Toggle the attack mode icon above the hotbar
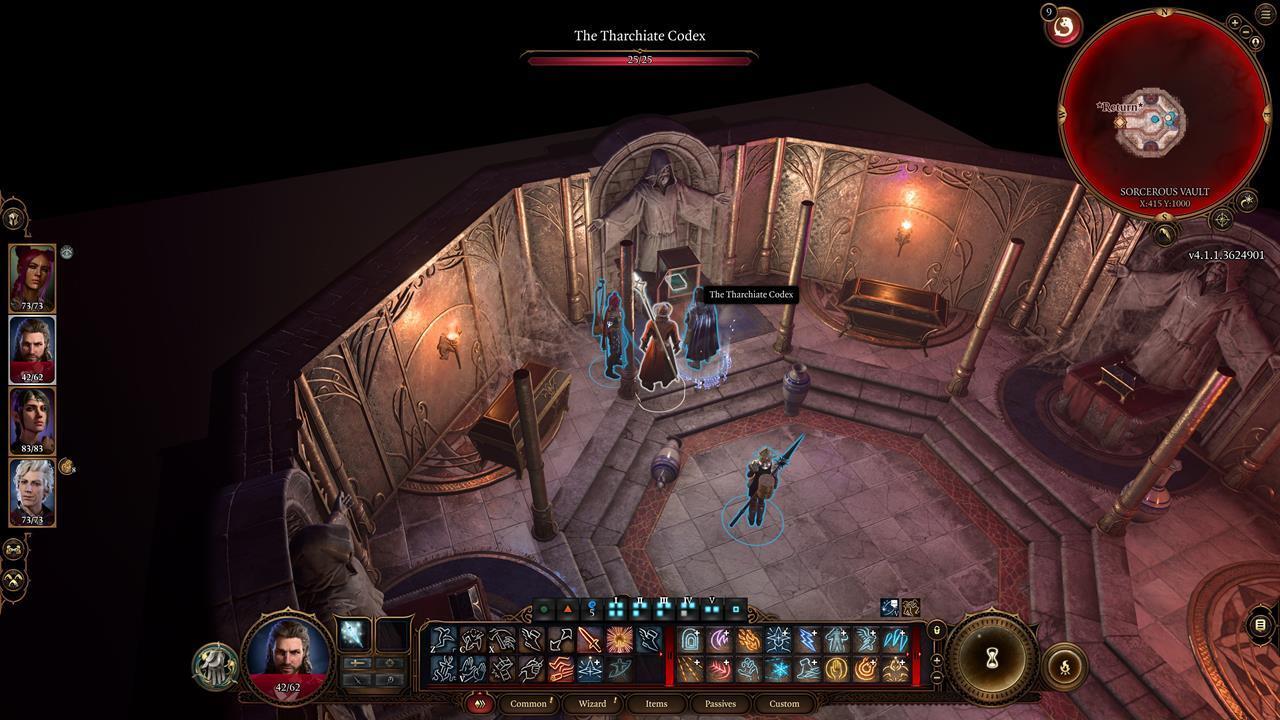The width and height of the screenshot is (1280, 720). click(x=567, y=608)
